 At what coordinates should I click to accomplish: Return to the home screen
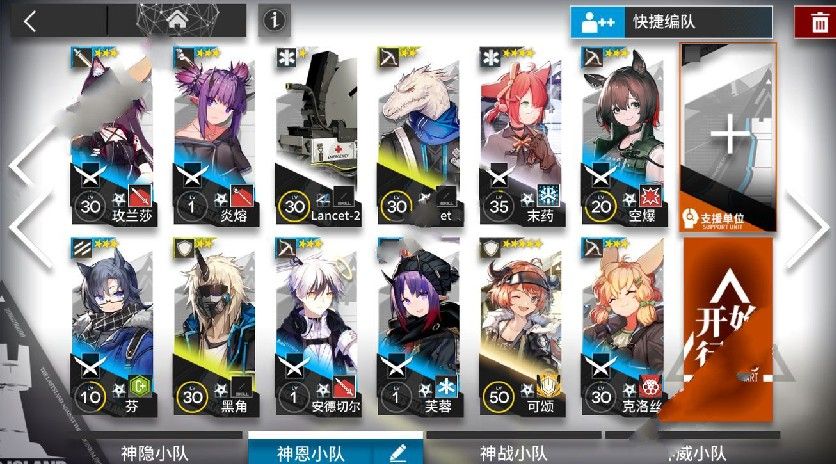pos(178,20)
